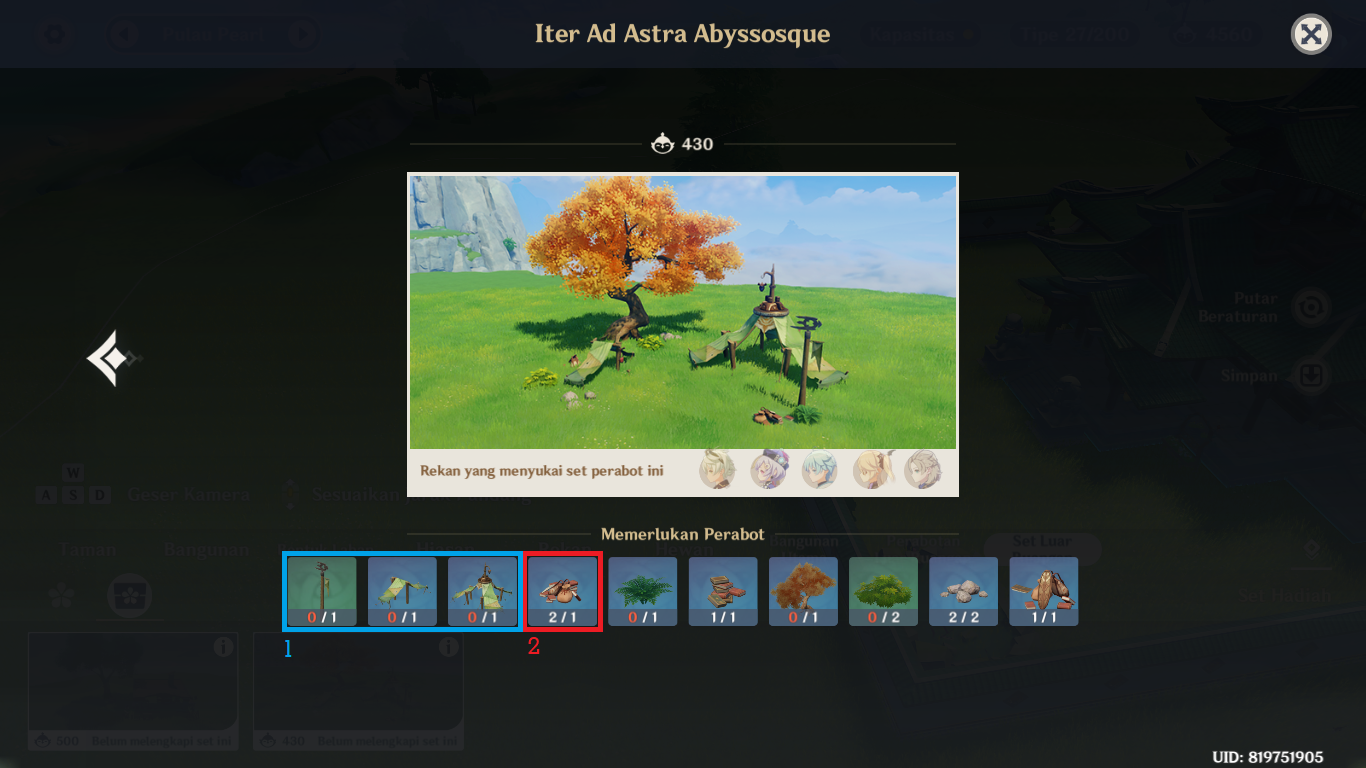The image size is (1366, 768).
Task: Click the Tipe 27/200 counter display
Action: click(x=1074, y=33)
